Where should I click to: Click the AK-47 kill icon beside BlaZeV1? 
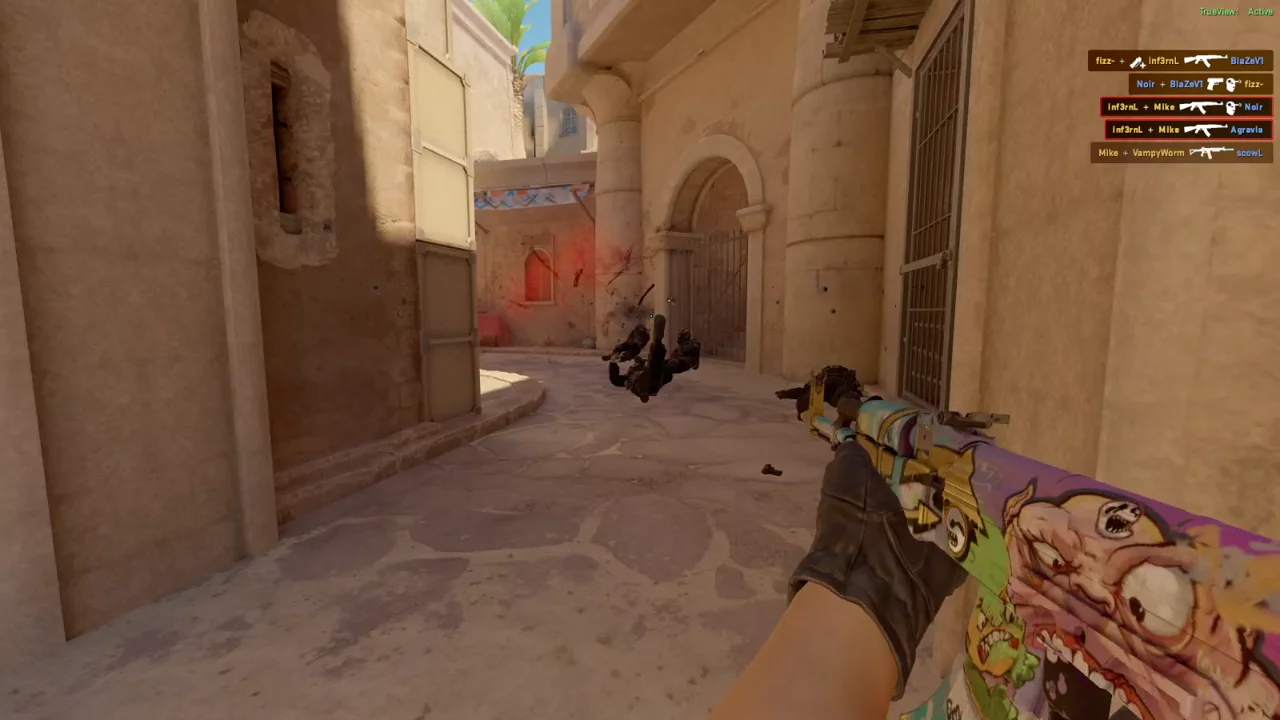(1206, 61)
